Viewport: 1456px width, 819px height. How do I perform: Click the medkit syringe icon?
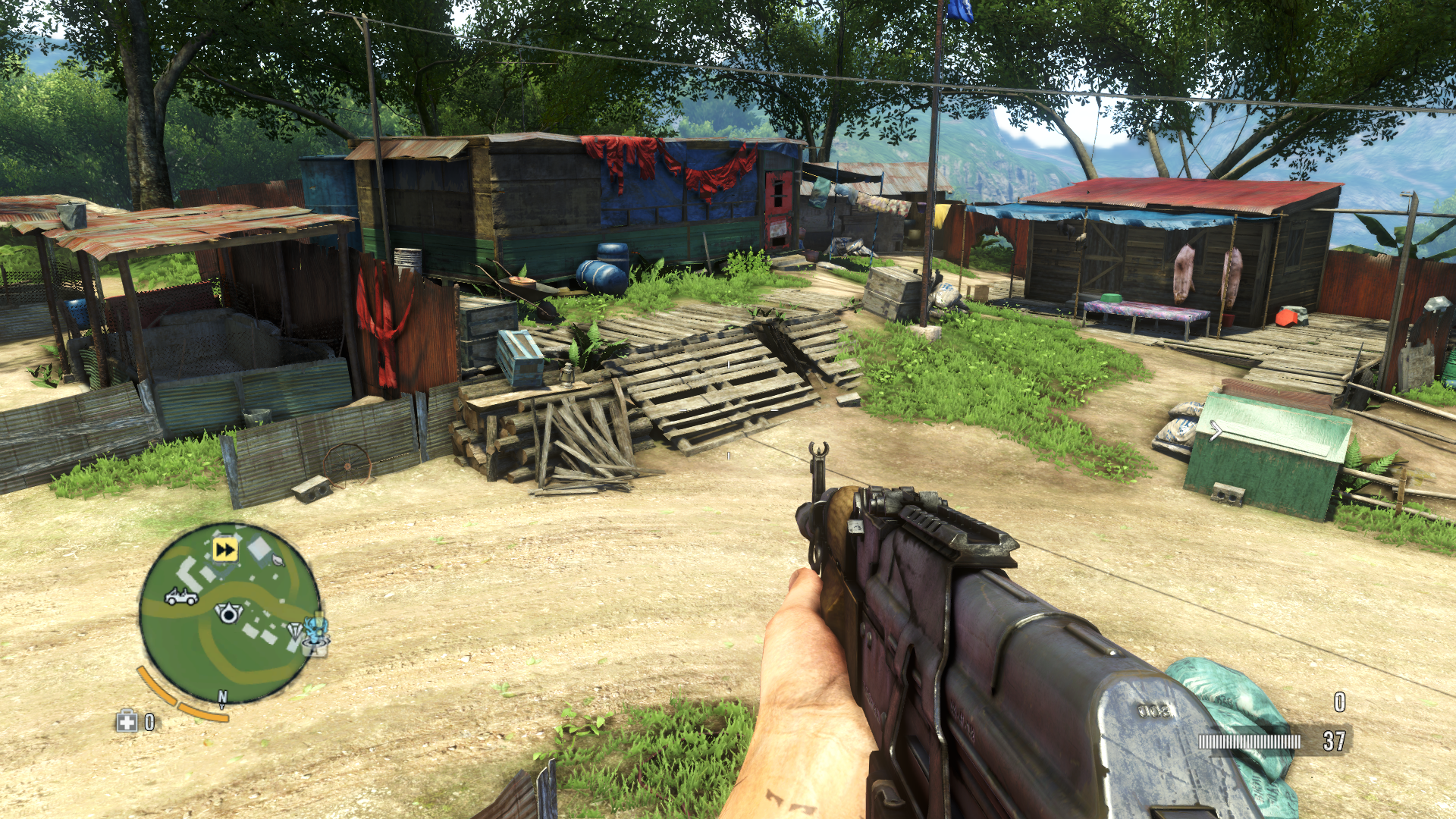point(127,720)
